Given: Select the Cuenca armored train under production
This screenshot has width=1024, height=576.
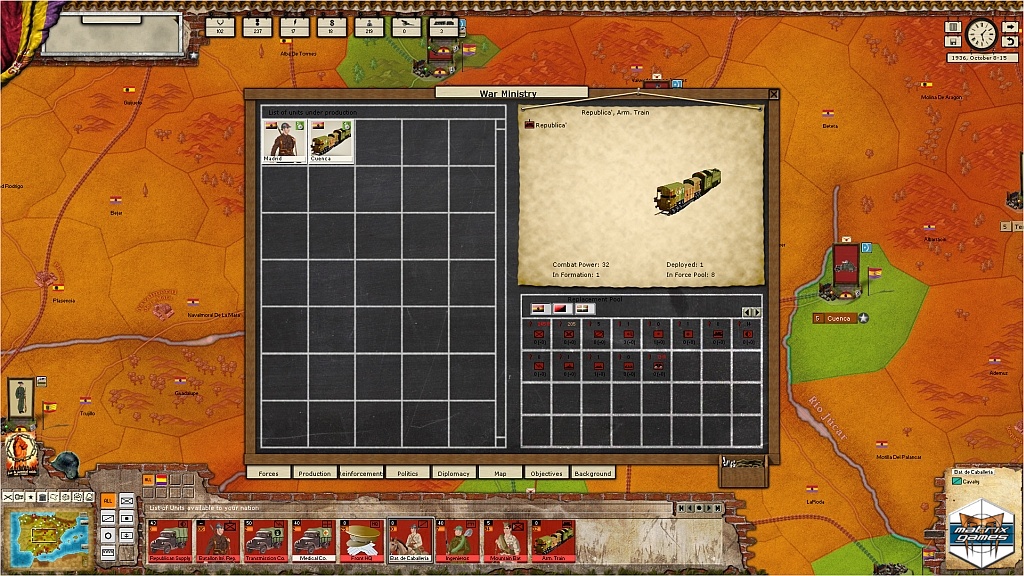Looking at the screenshot, I should coord(331,141).
